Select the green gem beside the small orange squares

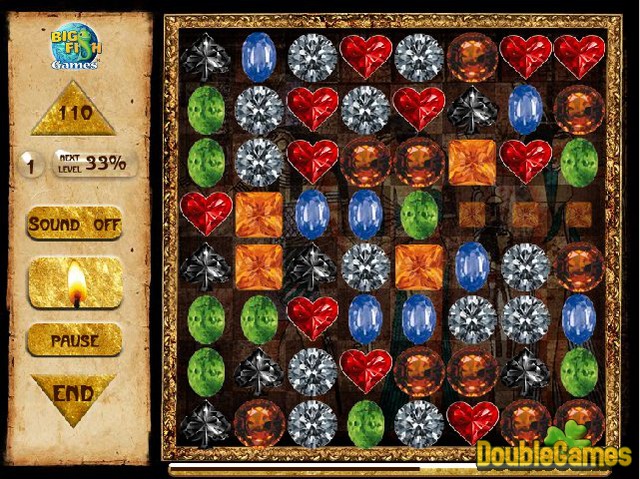(x=420, y=213)
